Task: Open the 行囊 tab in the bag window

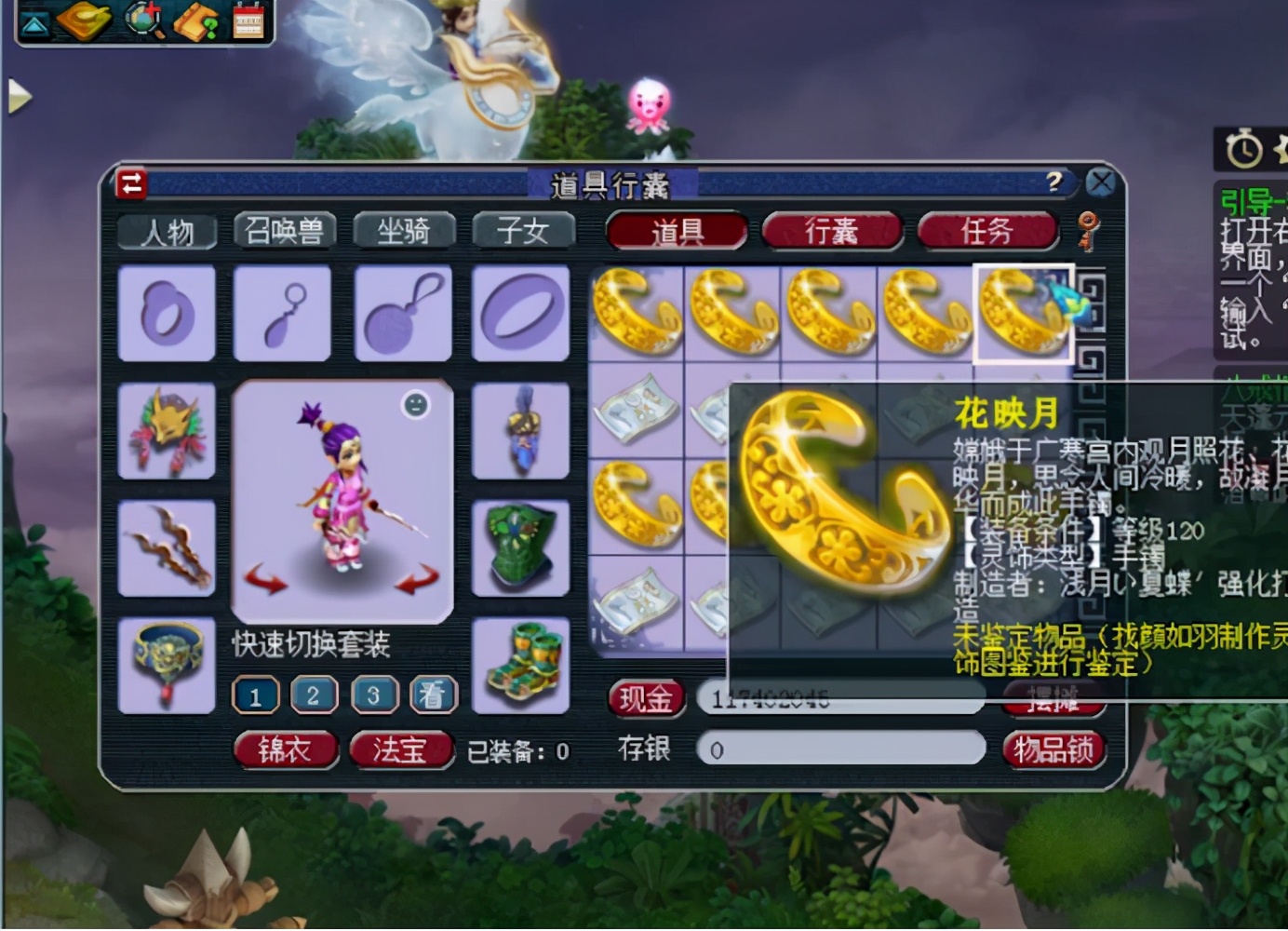Action: tap(831, 229)
